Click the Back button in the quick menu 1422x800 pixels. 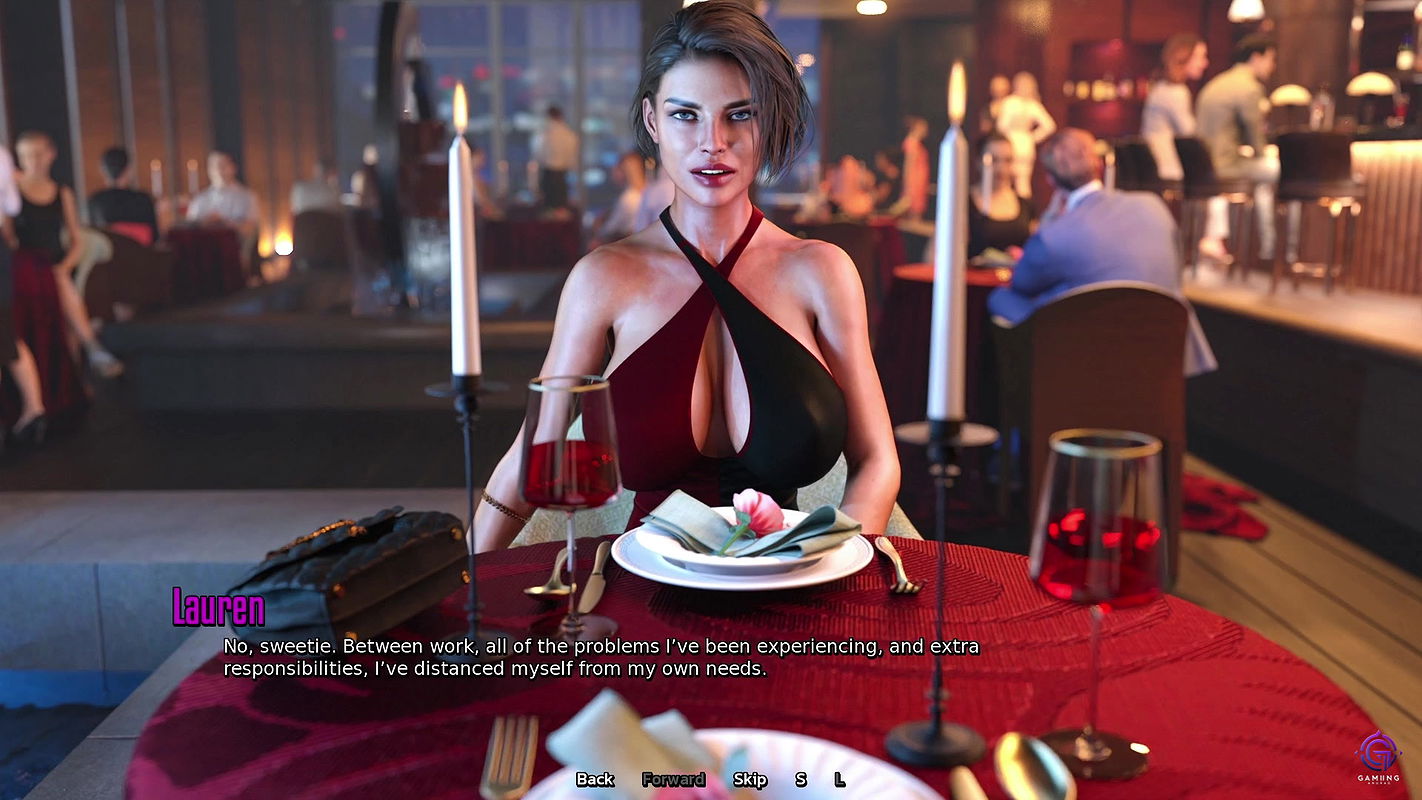(594, 779)
